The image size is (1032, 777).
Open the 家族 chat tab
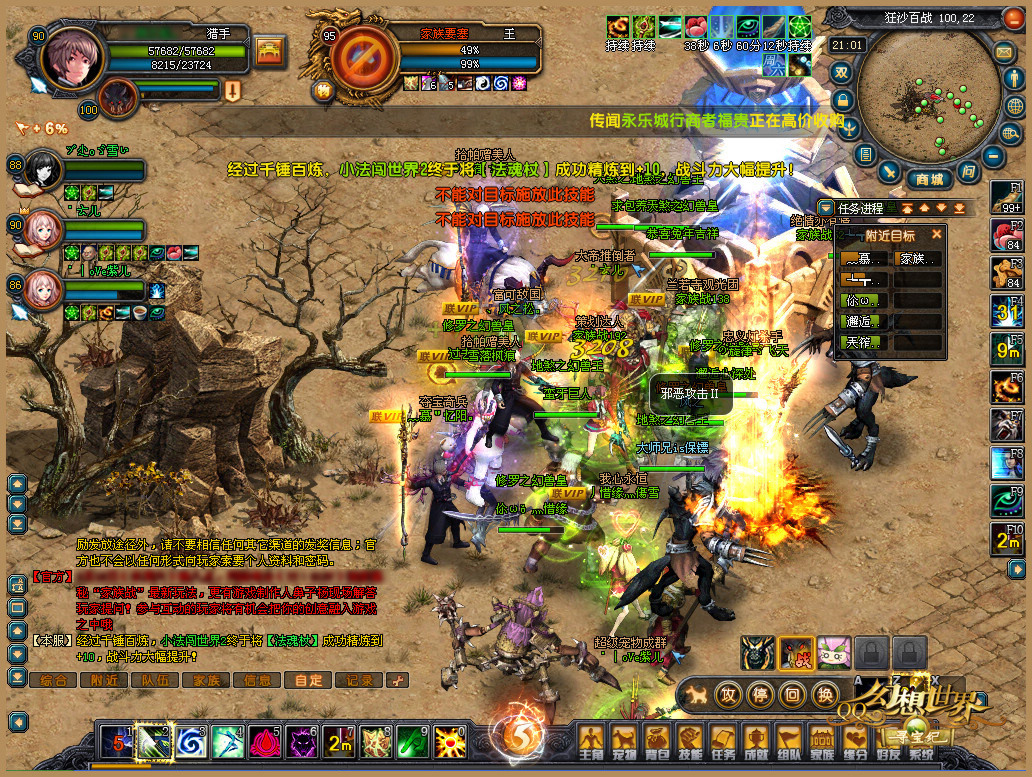[x=207, y=680]
